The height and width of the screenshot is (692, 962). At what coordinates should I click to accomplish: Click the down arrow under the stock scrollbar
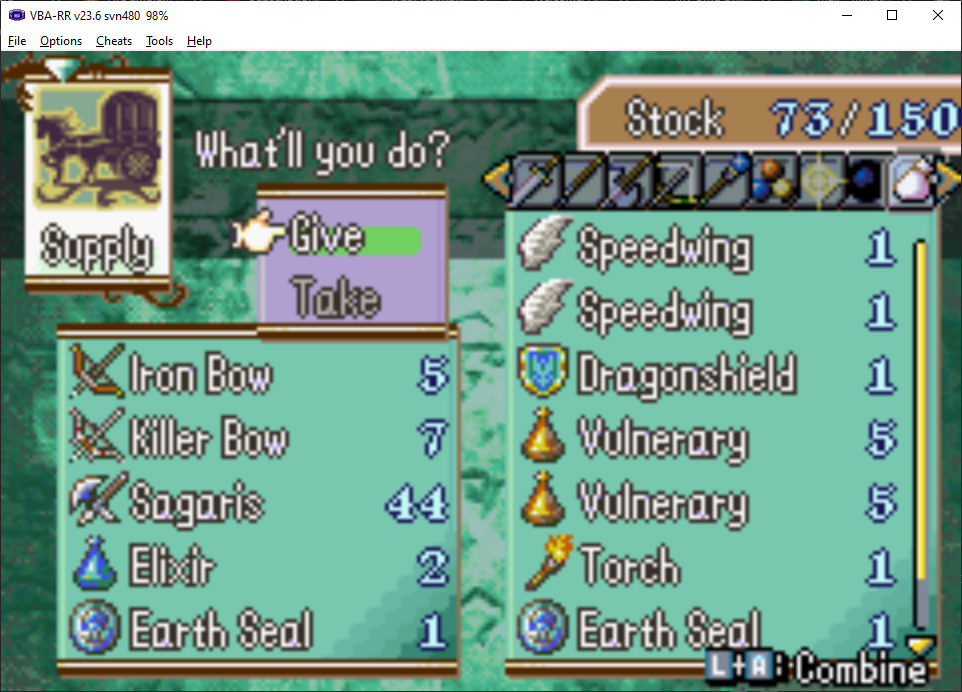click(x=917, y=643)
